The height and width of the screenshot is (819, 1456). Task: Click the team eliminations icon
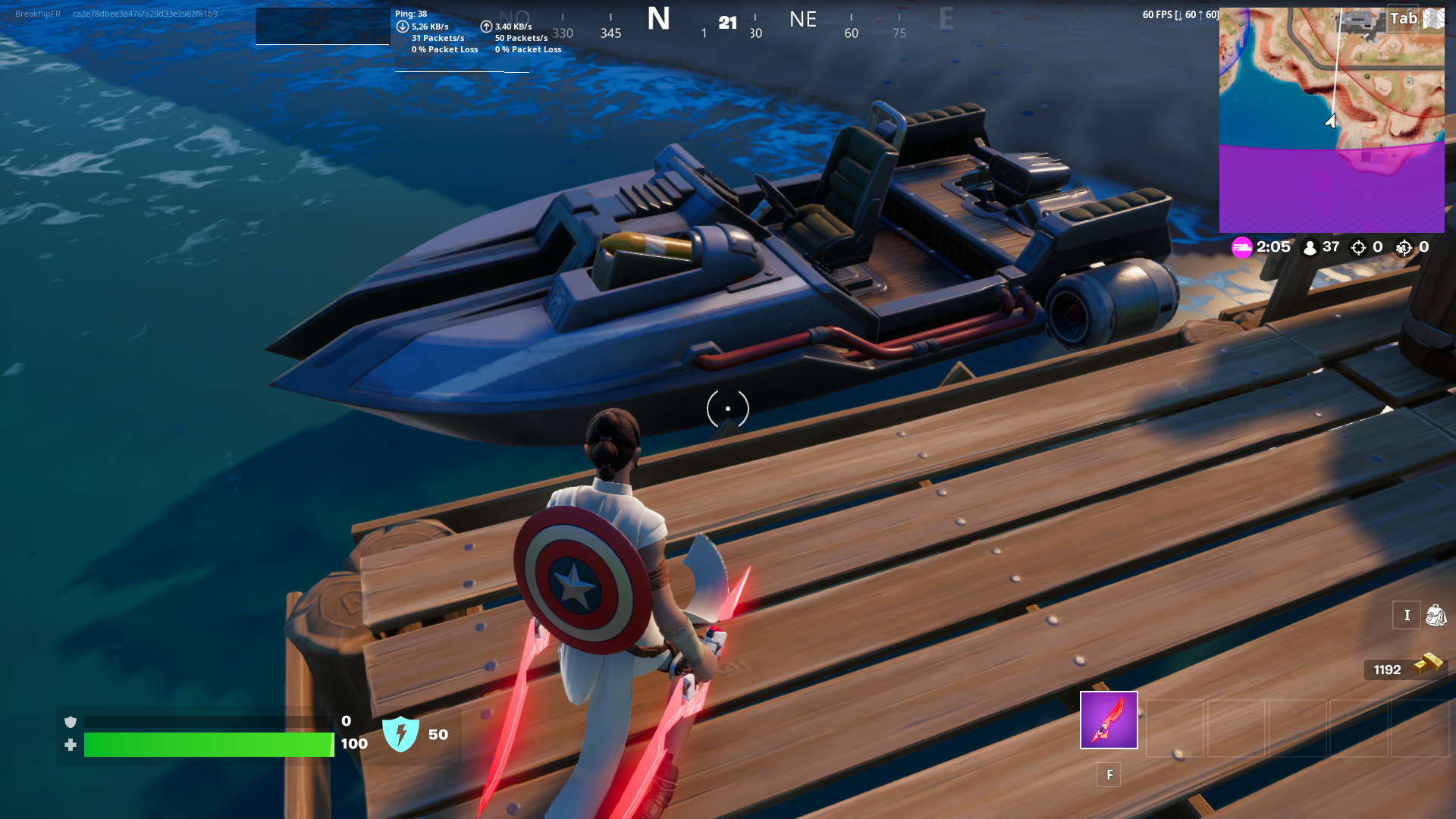click(1404, 247)
